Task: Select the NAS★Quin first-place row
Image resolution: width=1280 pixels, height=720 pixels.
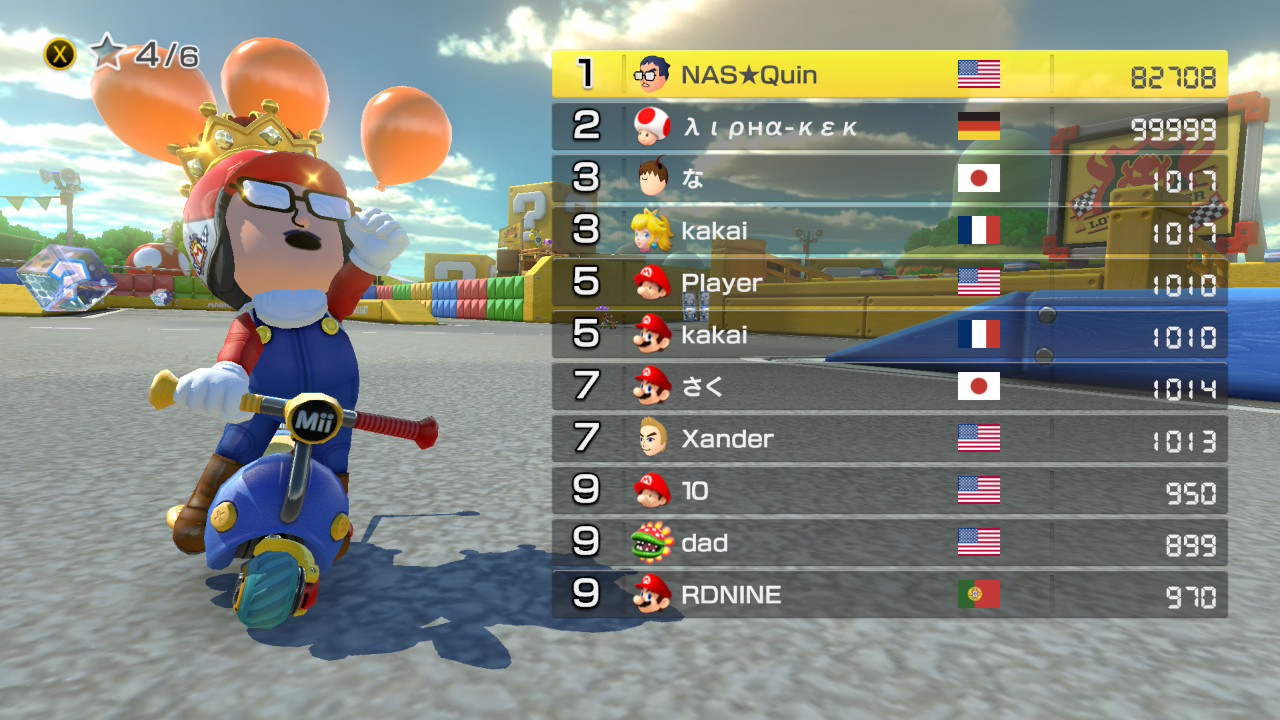Action: coord(889,75)
